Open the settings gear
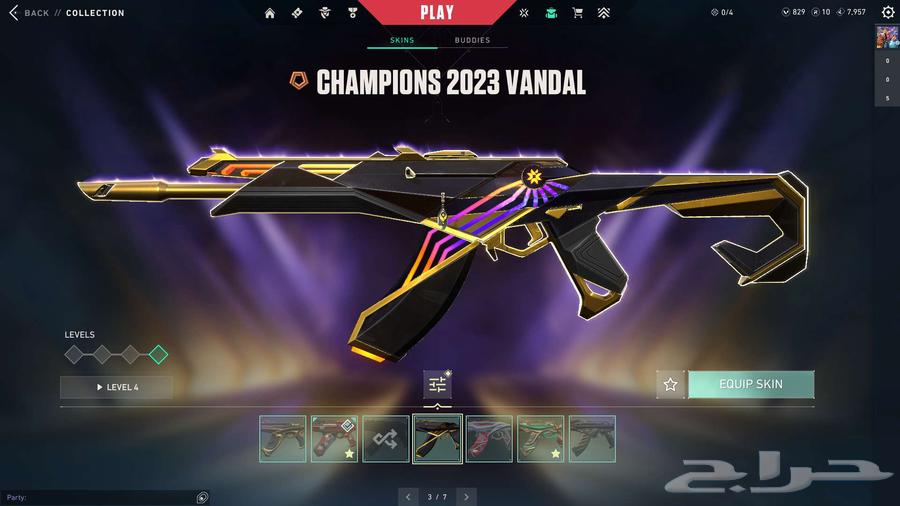 pos(888,13)
